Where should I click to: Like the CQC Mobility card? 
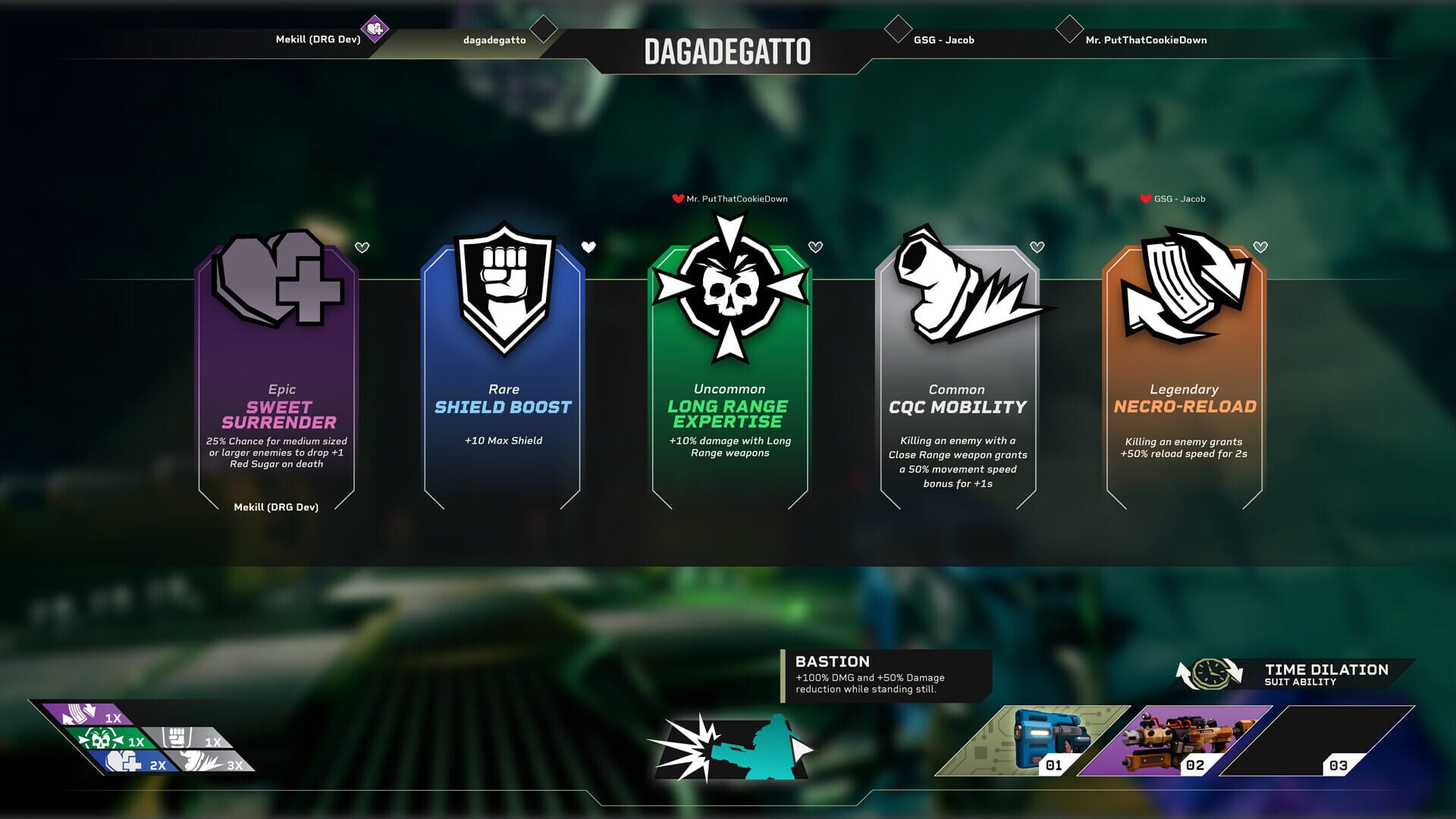1037,247
